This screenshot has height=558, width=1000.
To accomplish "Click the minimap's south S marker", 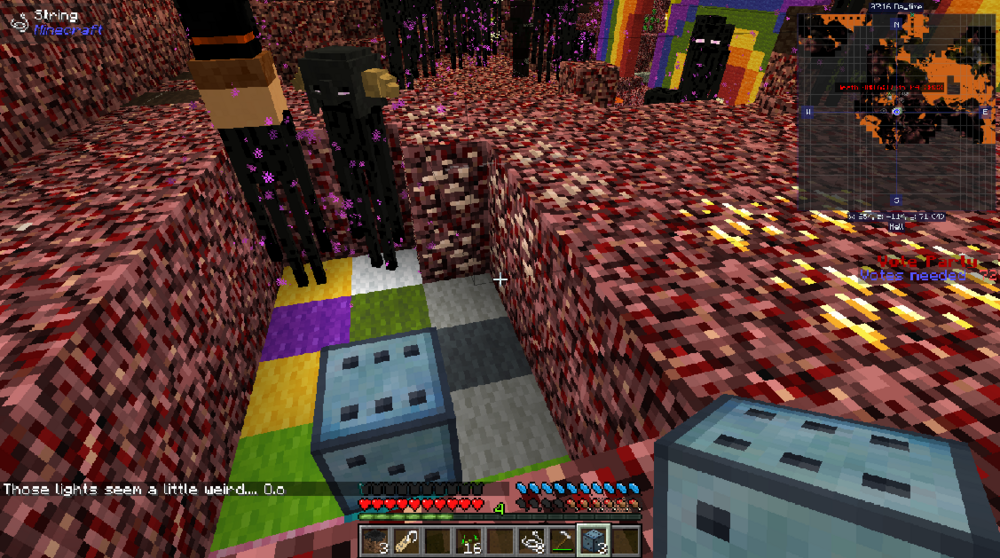I will click(896, 199).
